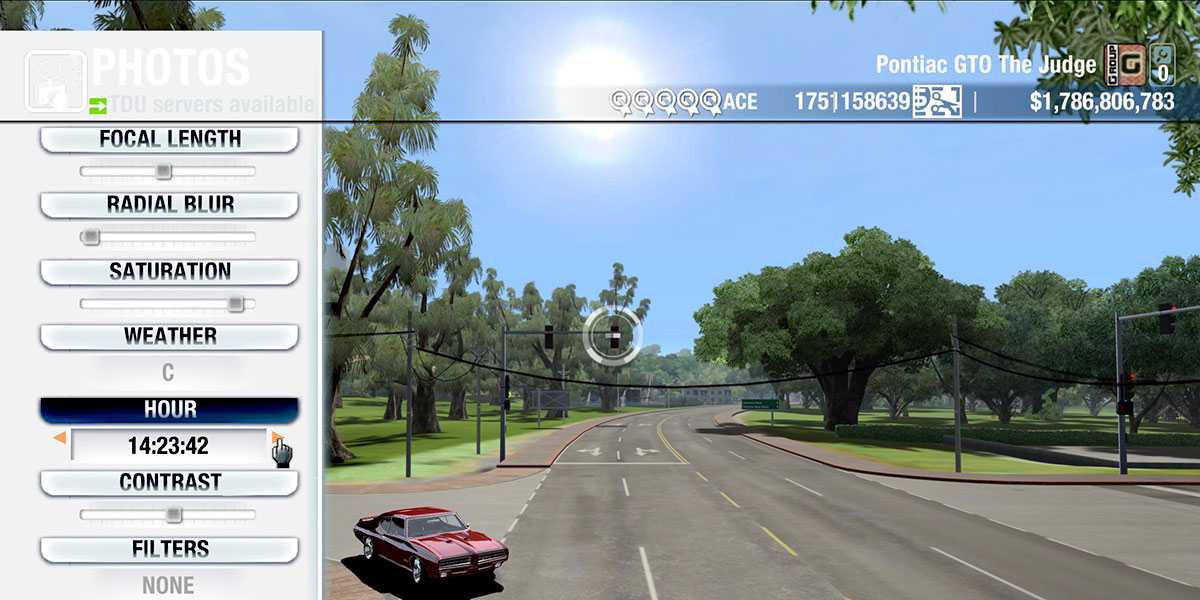Screen dimensions: 1200x600
Task: Click the Saturation slider handle
Action: tap(235, 303)
